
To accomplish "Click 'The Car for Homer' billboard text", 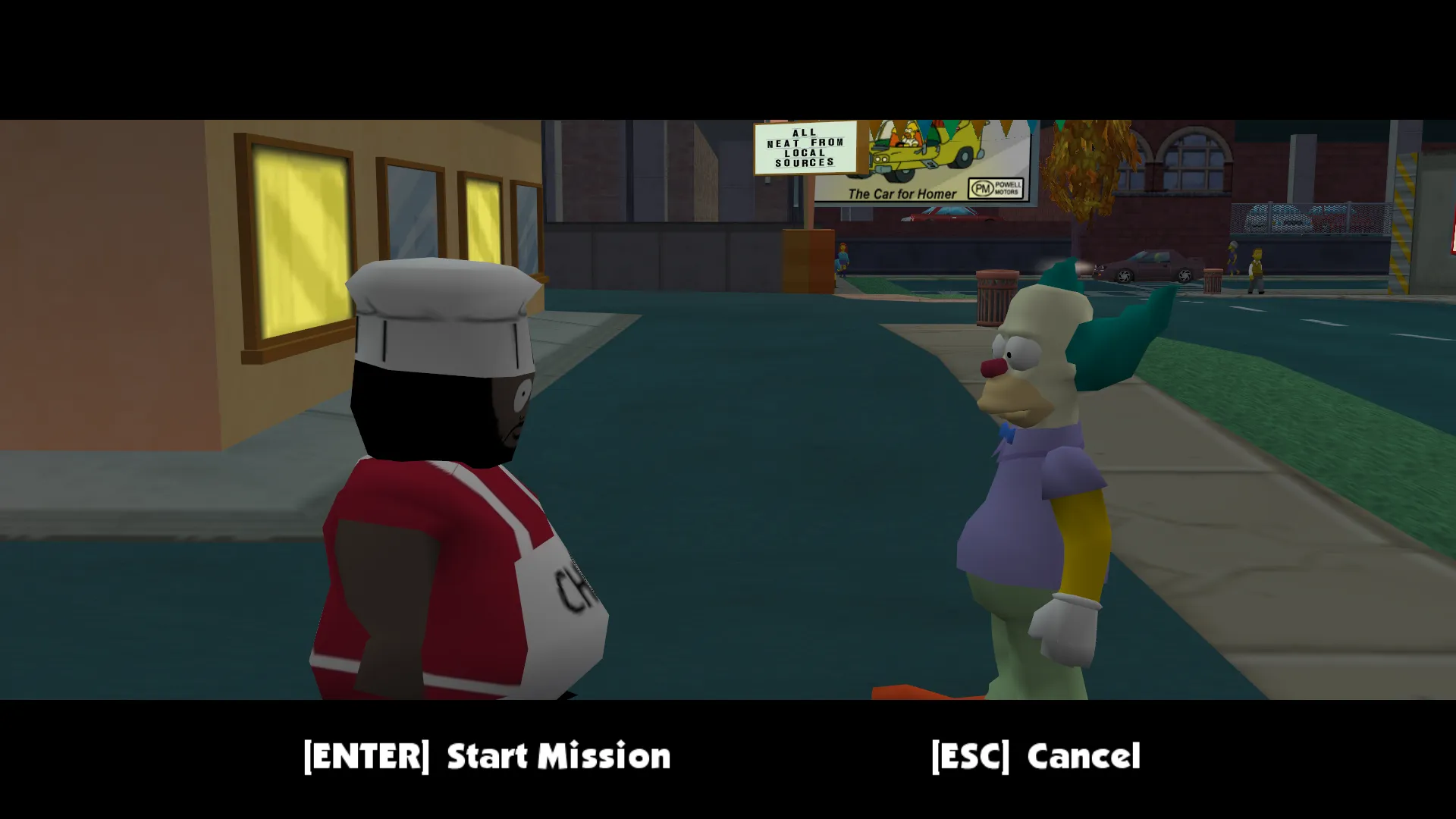I will tap(903, 194).
